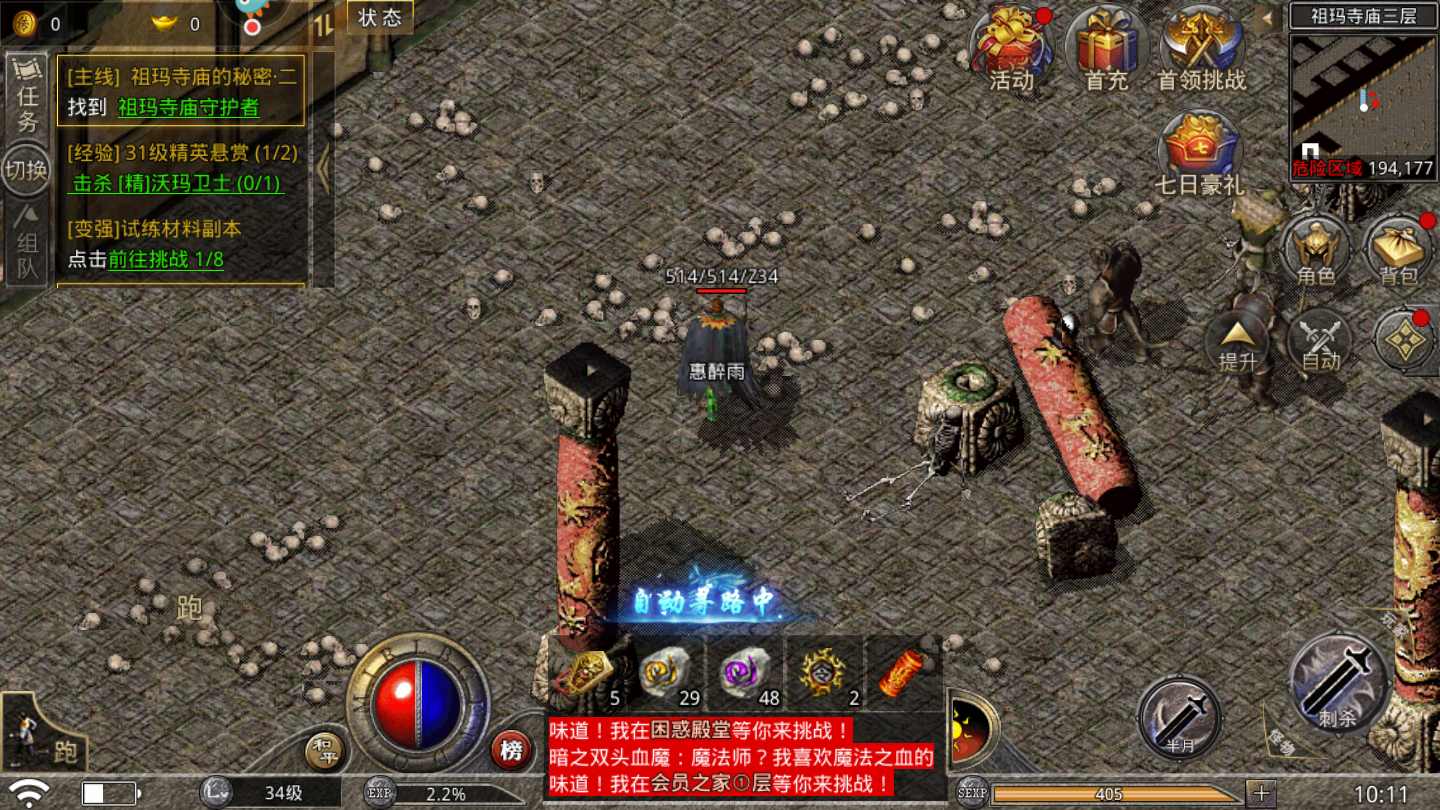Cast the 半月 half-moon skill

click(1178, 718)
